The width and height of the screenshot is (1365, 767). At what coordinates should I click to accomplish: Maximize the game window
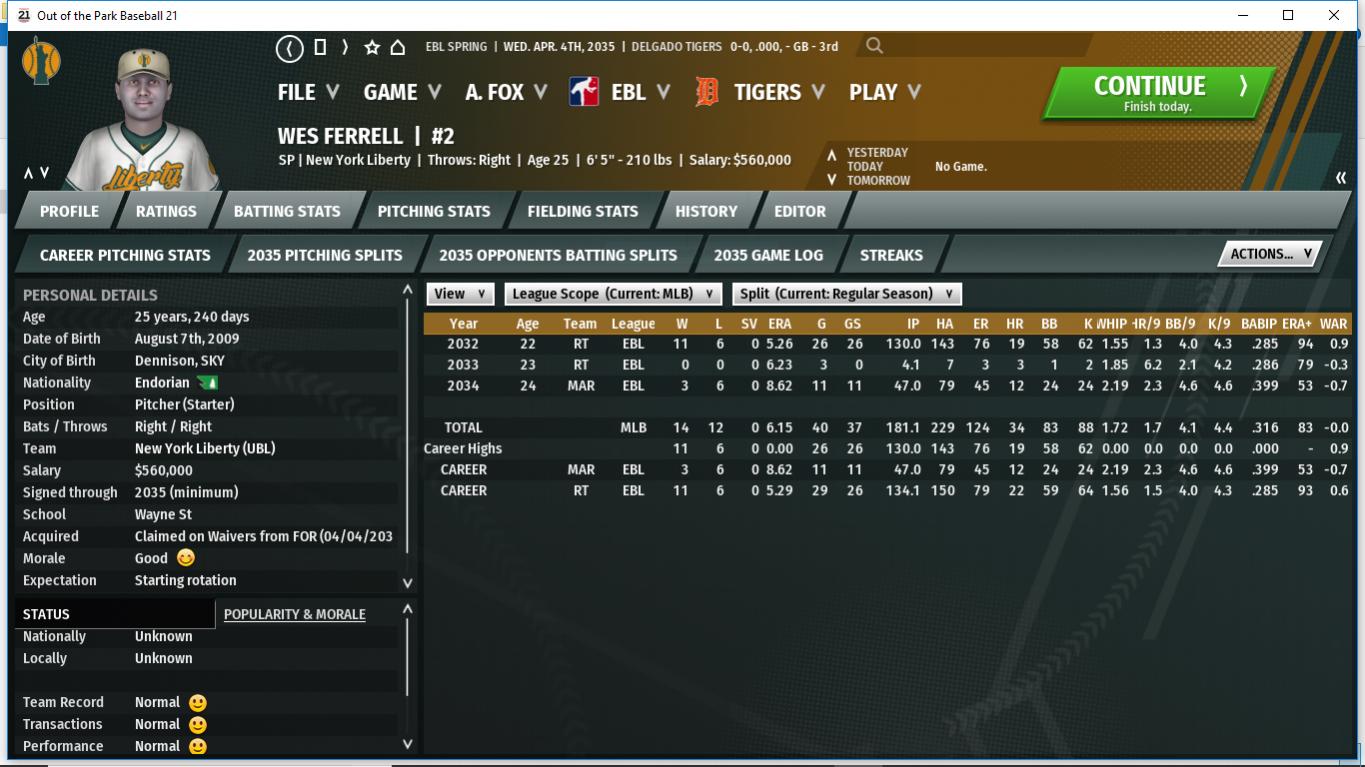click(1288, 15)
